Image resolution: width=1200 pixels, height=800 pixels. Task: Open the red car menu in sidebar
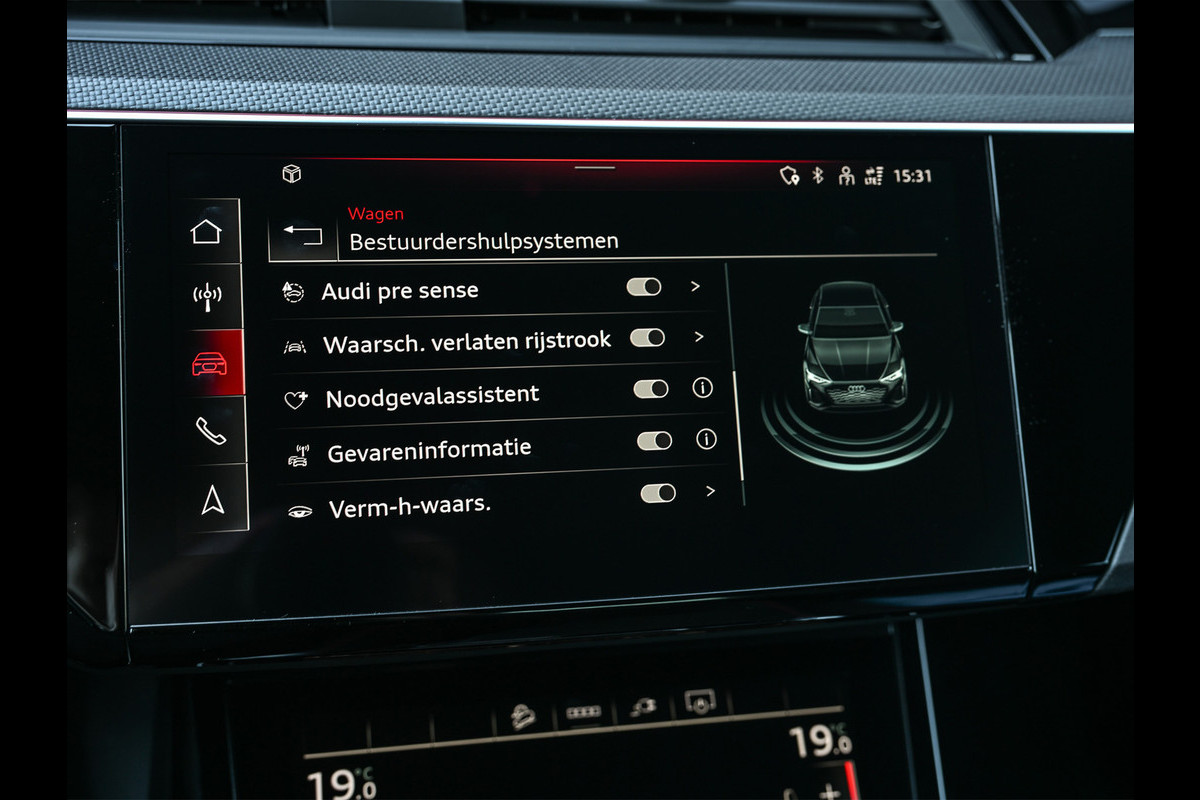[209, 363]
